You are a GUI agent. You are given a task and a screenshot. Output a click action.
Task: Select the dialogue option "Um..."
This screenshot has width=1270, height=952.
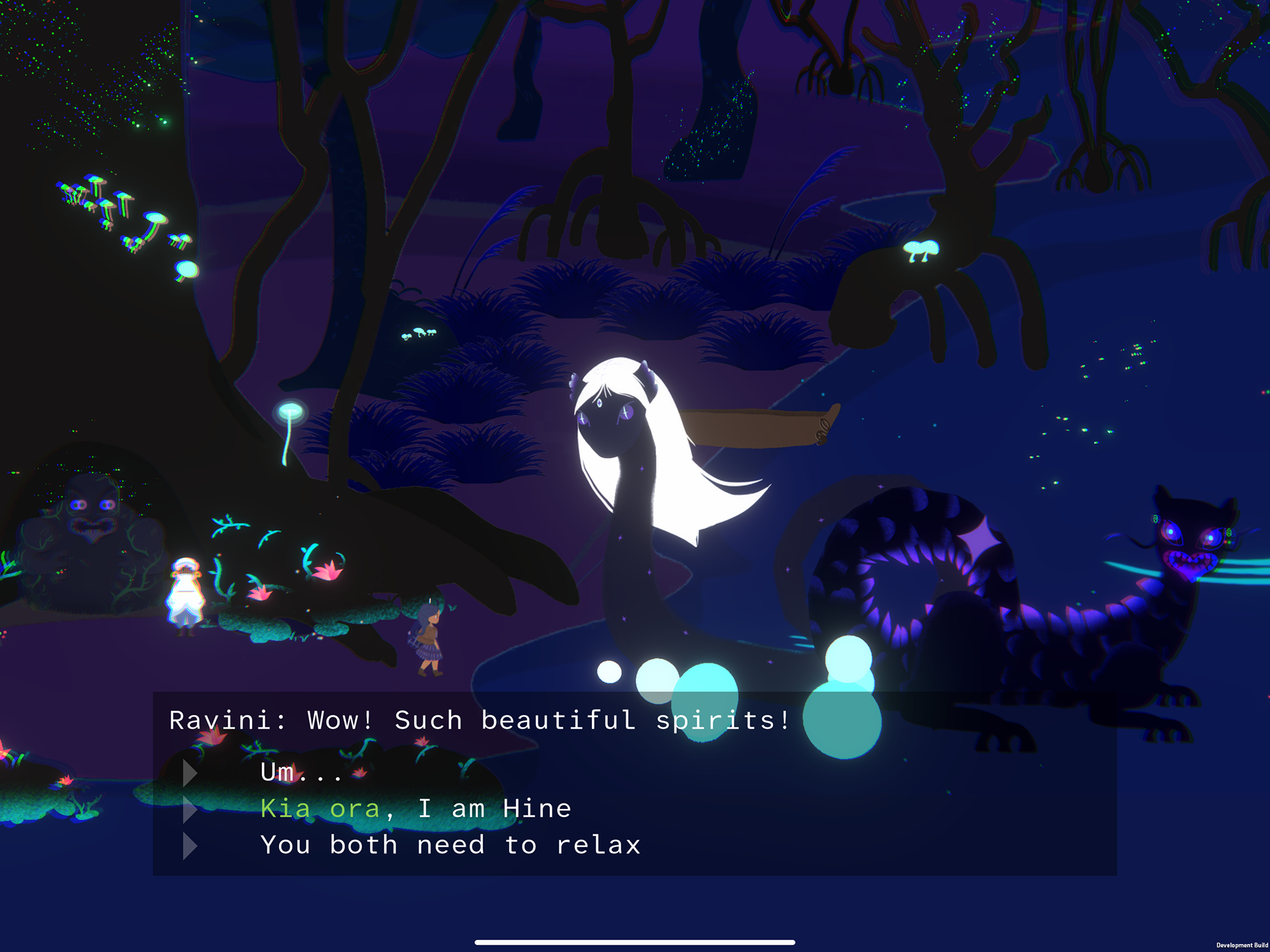(x=301, y=771)
